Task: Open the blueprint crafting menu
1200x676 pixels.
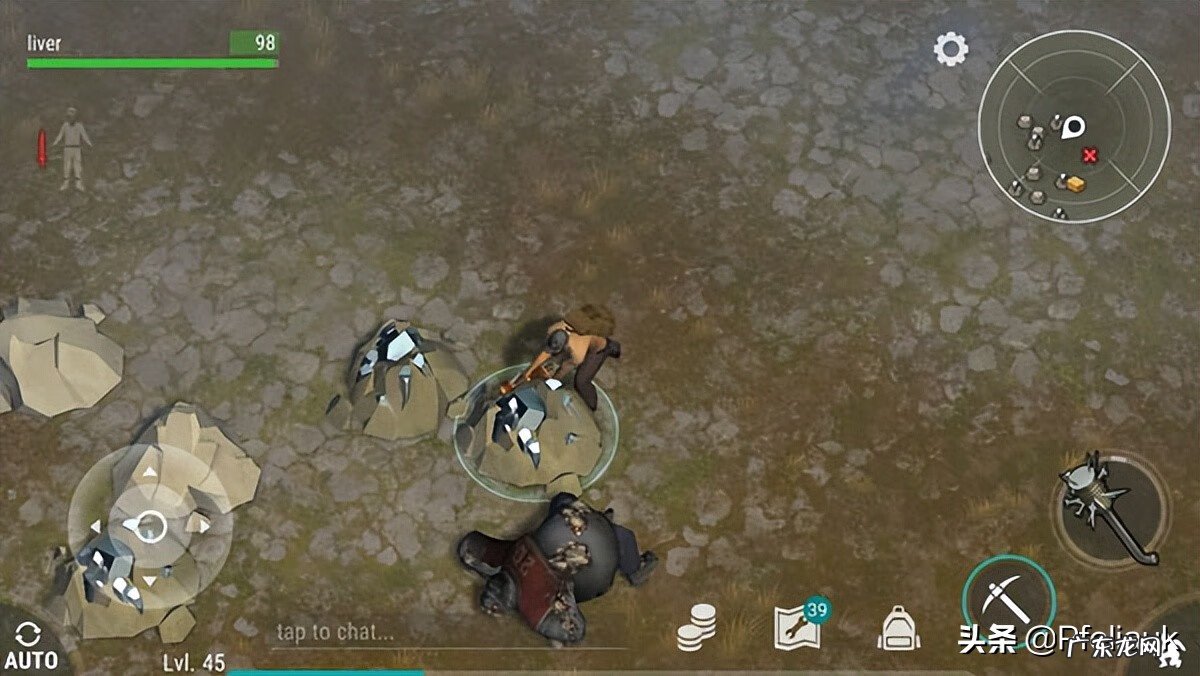Action: (798, 627)
